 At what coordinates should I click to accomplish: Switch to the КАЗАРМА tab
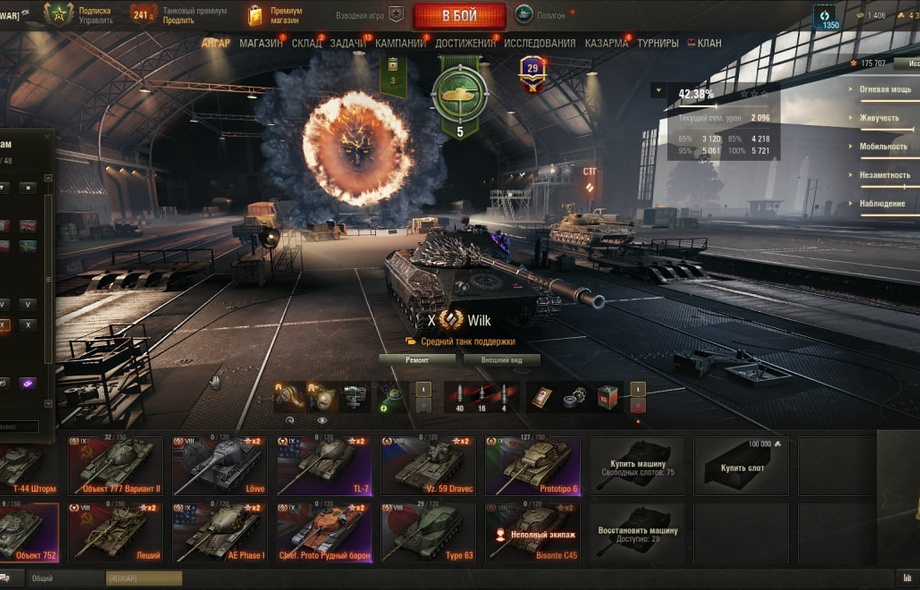pos(606,44)
